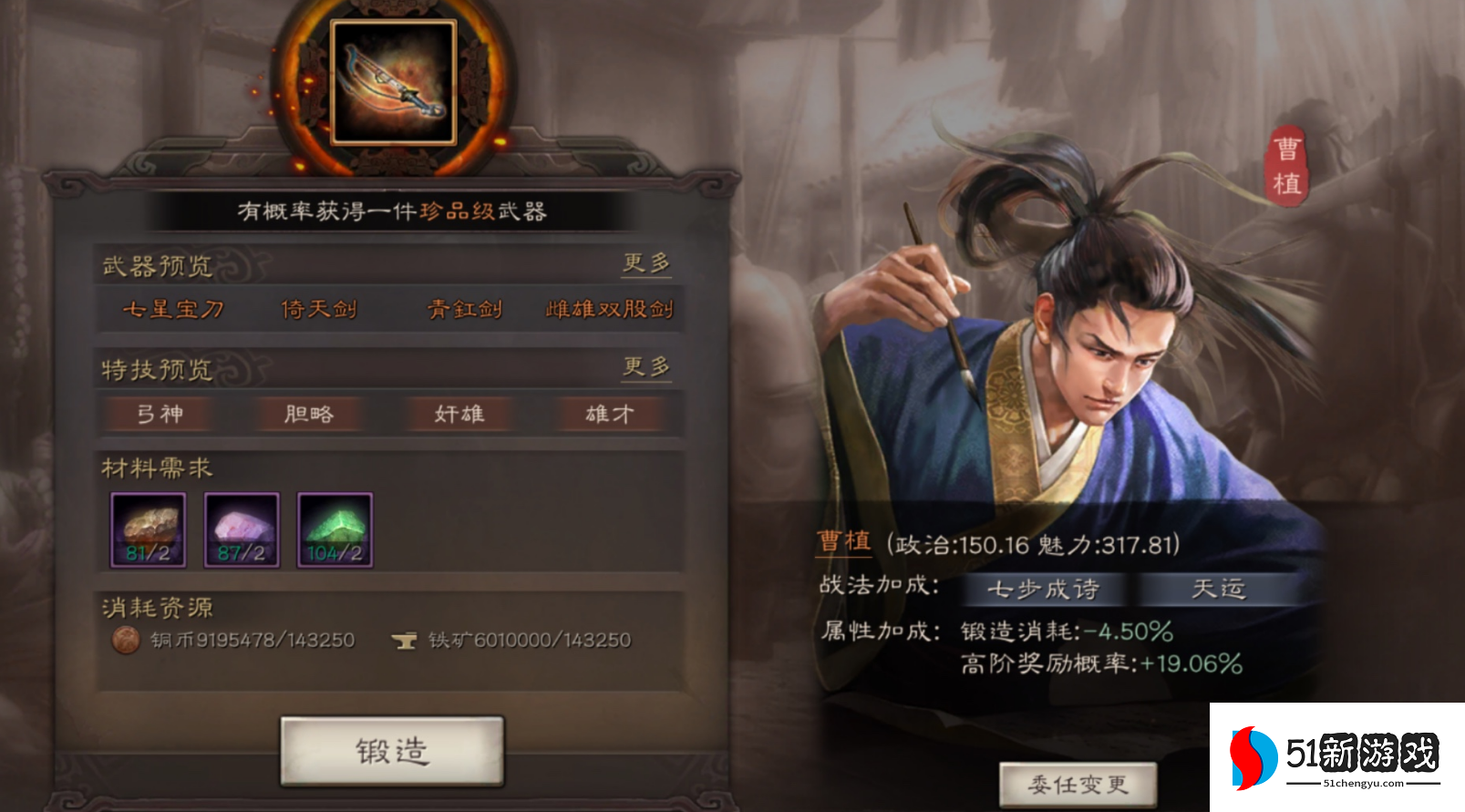Click the green jade material showing 104/2
Screen dimensions: 1465x812
tap(332, 529)
